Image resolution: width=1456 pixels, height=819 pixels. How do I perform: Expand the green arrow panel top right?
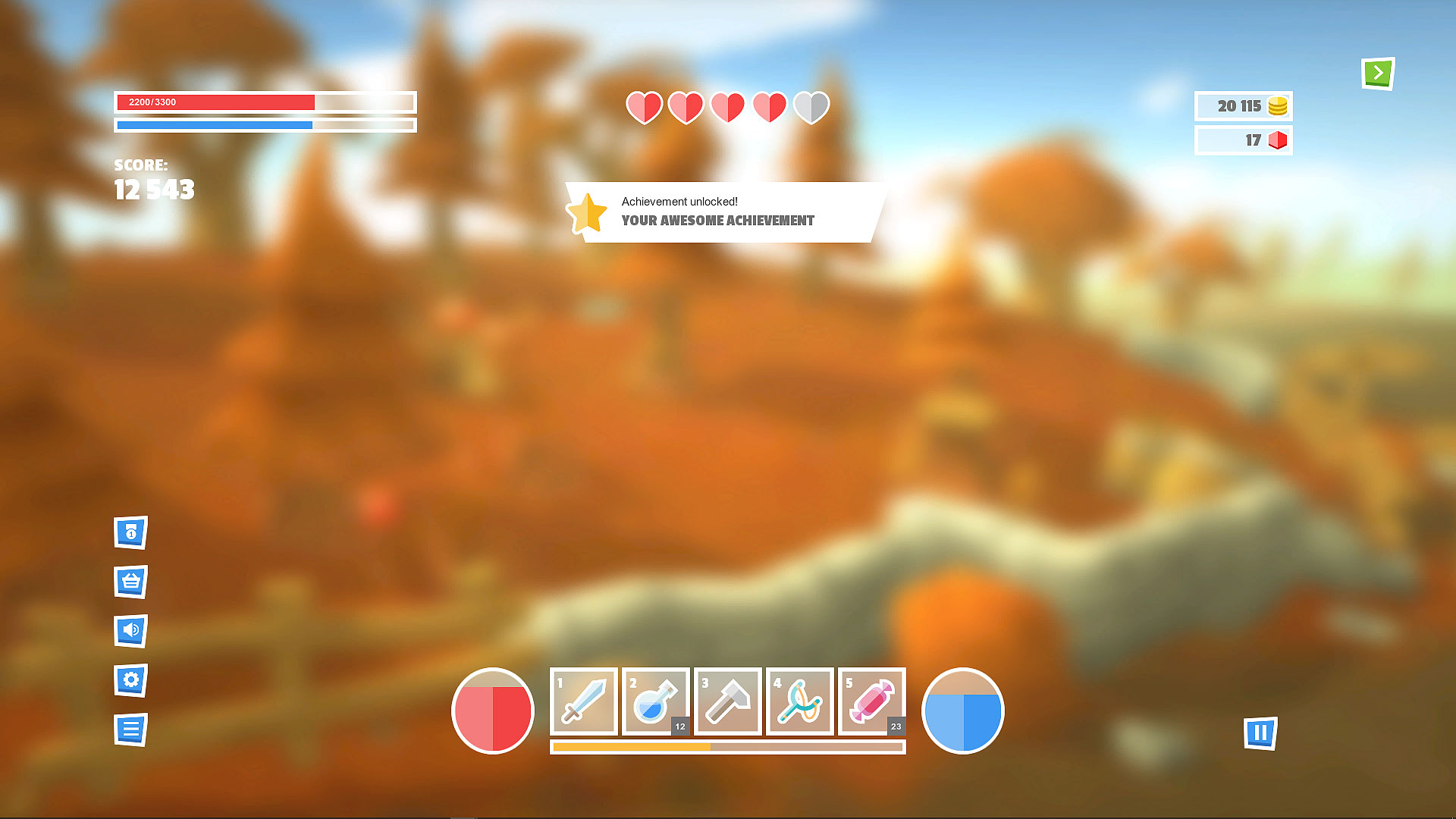coord(1378,72)
